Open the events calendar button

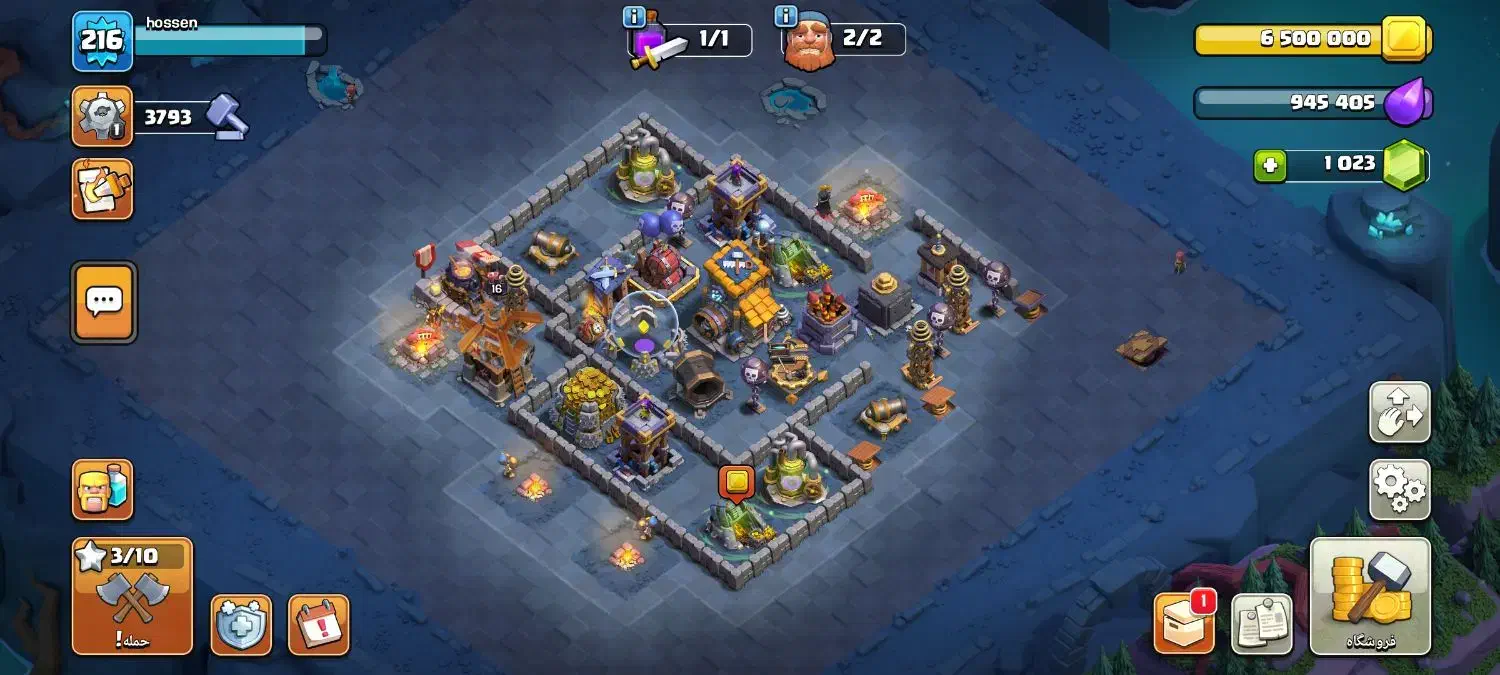point(319,625)
